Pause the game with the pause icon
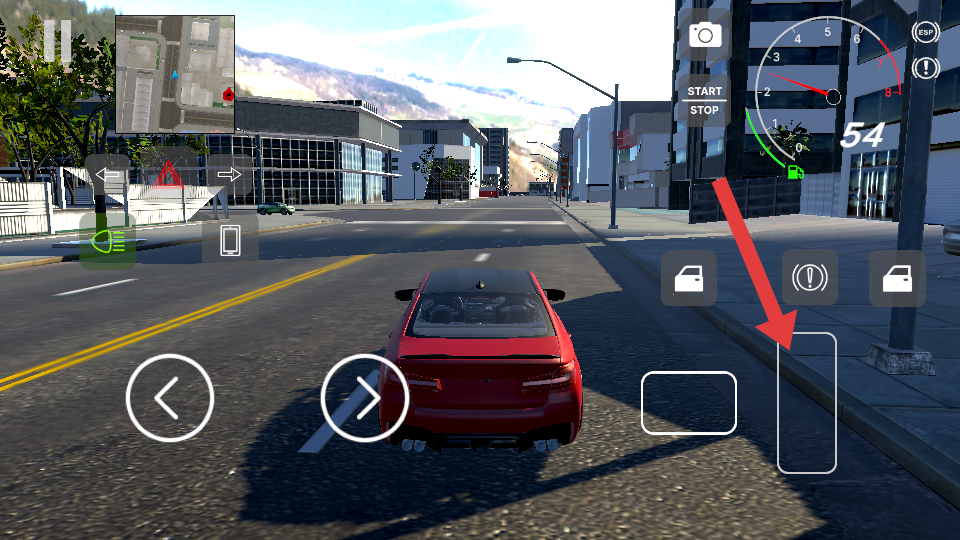The image size is (960, 540). pos(57,42)
